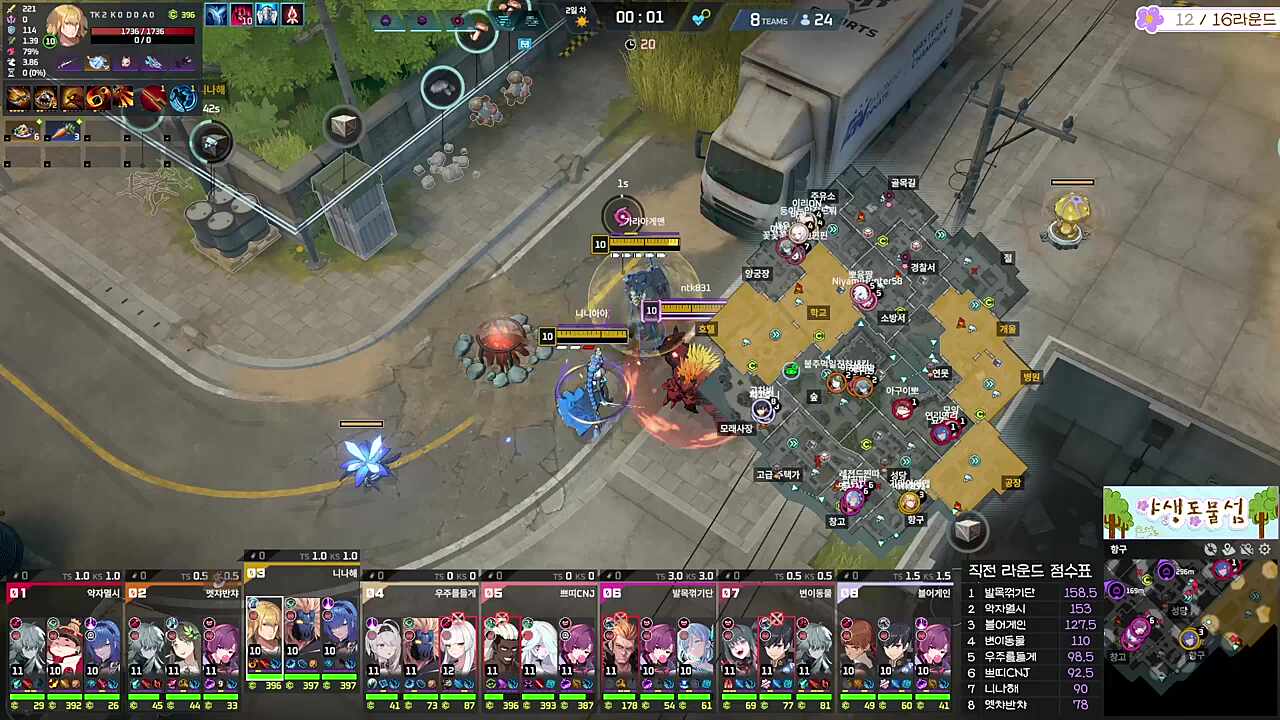The image size is (1280, 720).
Task: Select the 공장 area on the large map
Action: point(1012,483)
